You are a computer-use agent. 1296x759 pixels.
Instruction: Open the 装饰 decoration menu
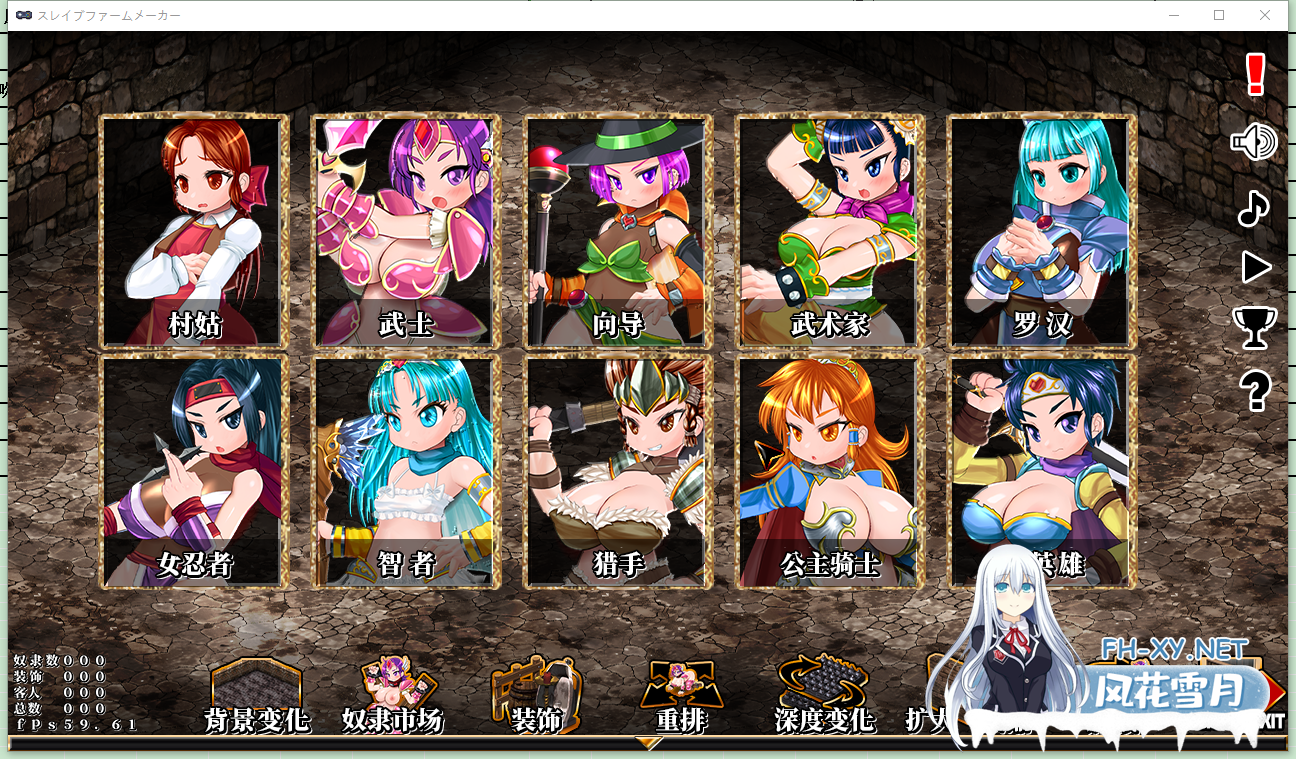click(x=536, y=696)
